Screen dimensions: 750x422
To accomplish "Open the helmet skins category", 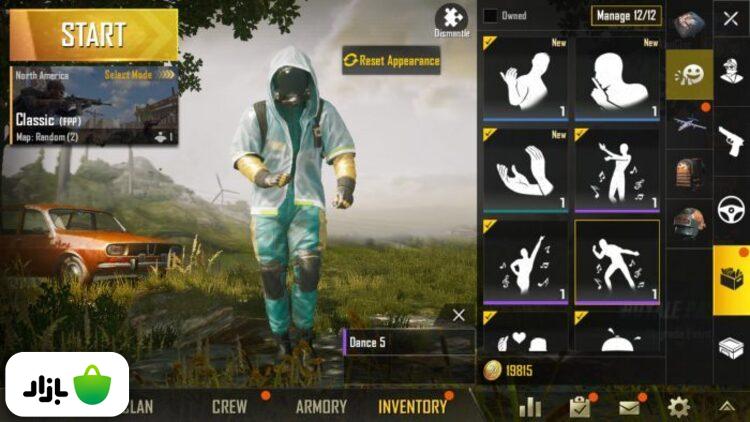I will tap(689, 222).
